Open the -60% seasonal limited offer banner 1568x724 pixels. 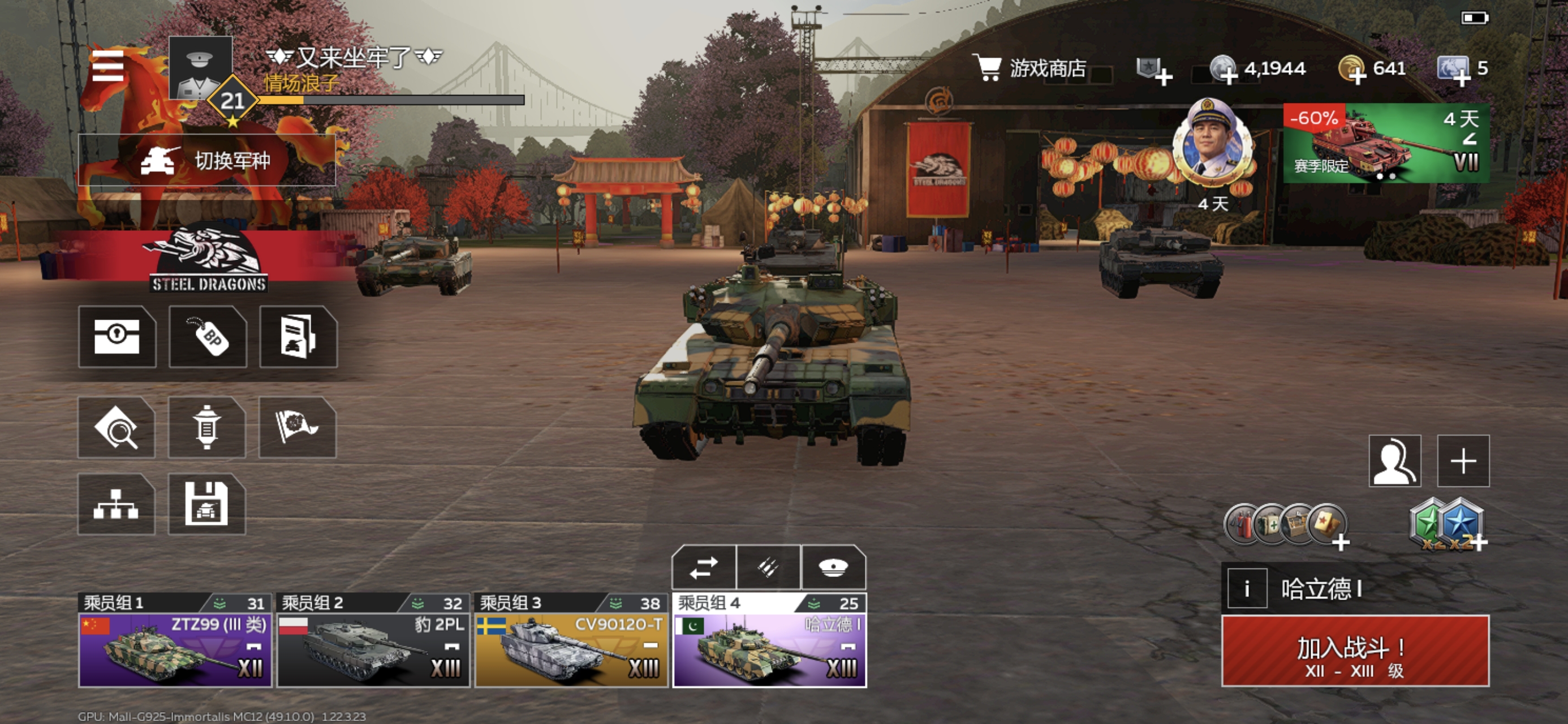[x=1386, y=143]
